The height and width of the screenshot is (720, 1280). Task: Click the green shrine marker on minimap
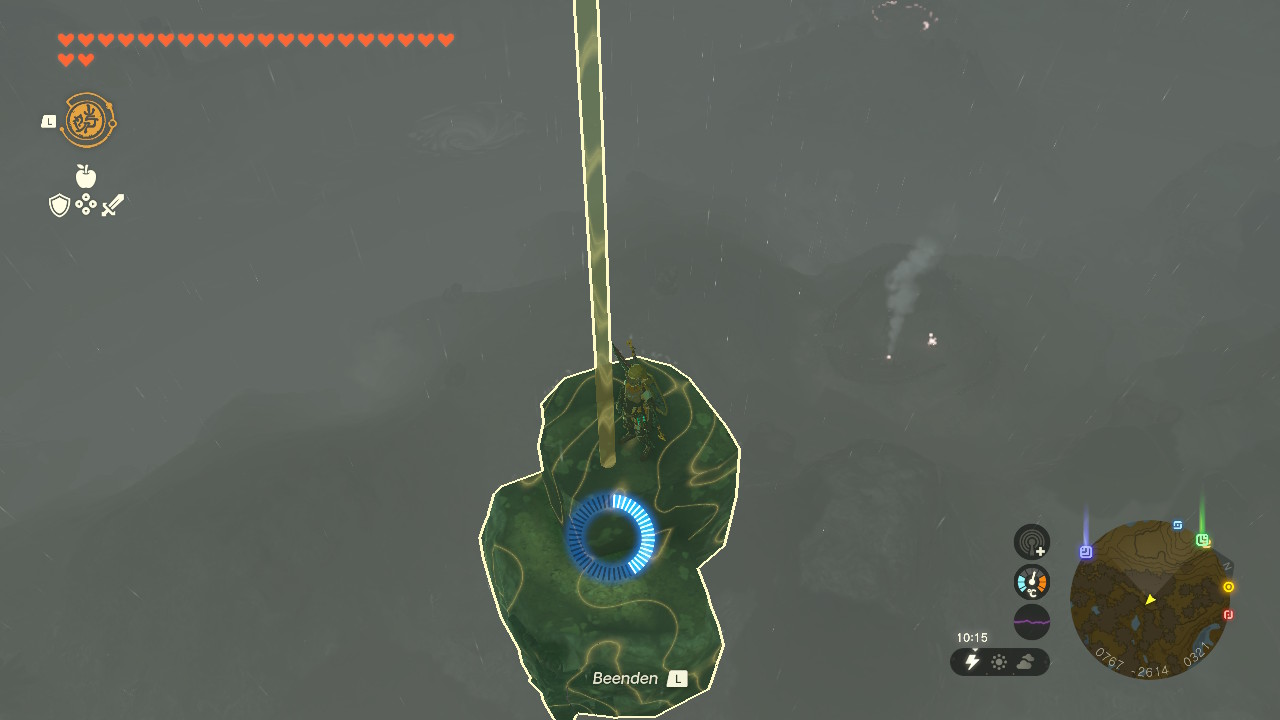[x=1203, y=540]
